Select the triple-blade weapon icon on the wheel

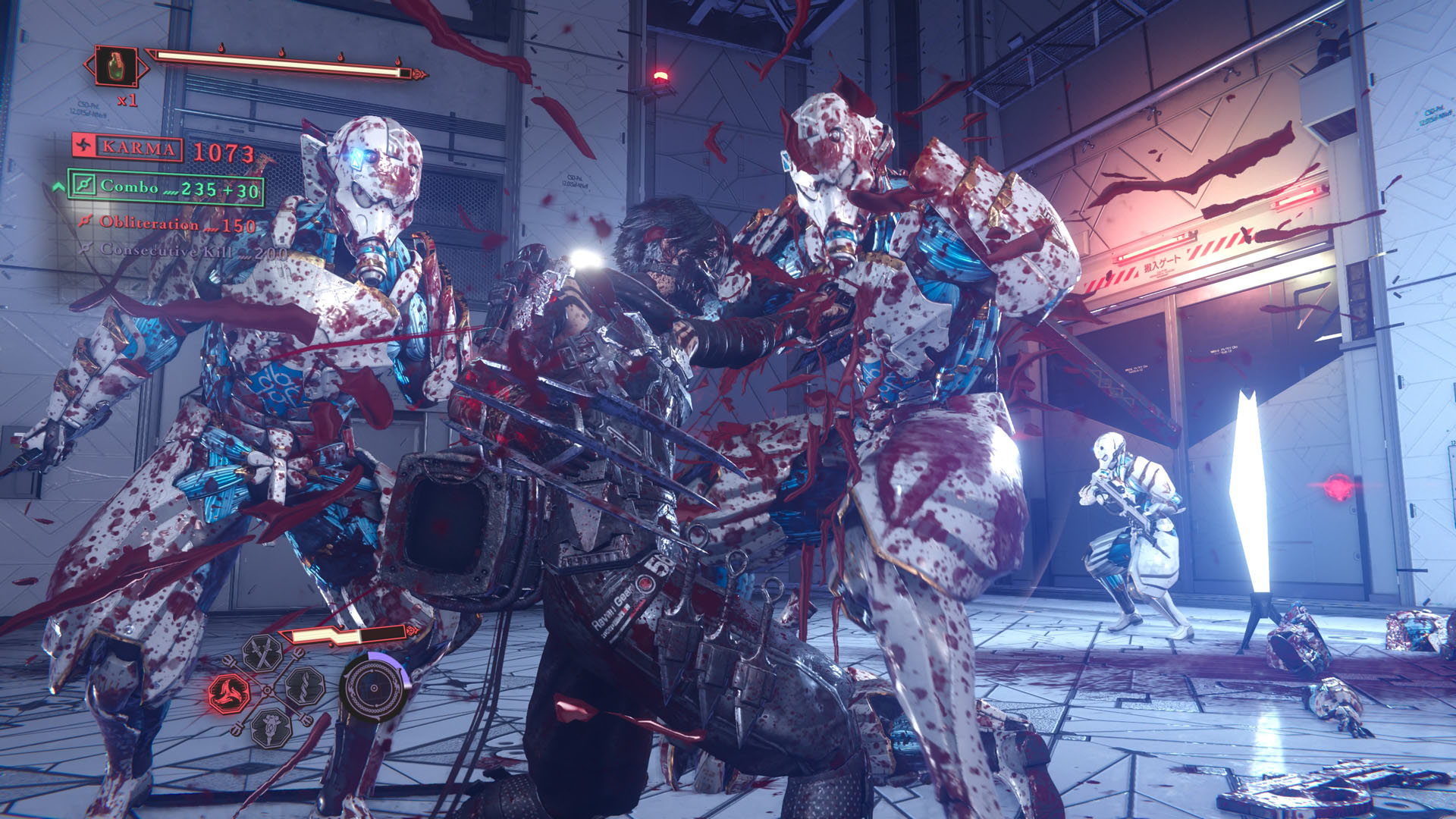coord(230,692)
